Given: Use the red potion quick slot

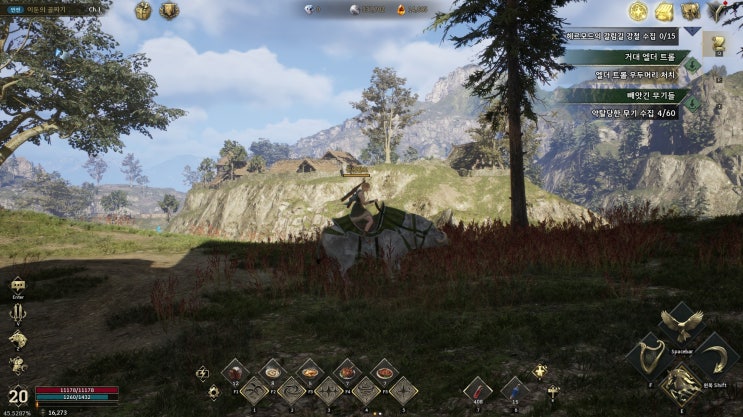Looking at the screenshot, I should (479, 390).
